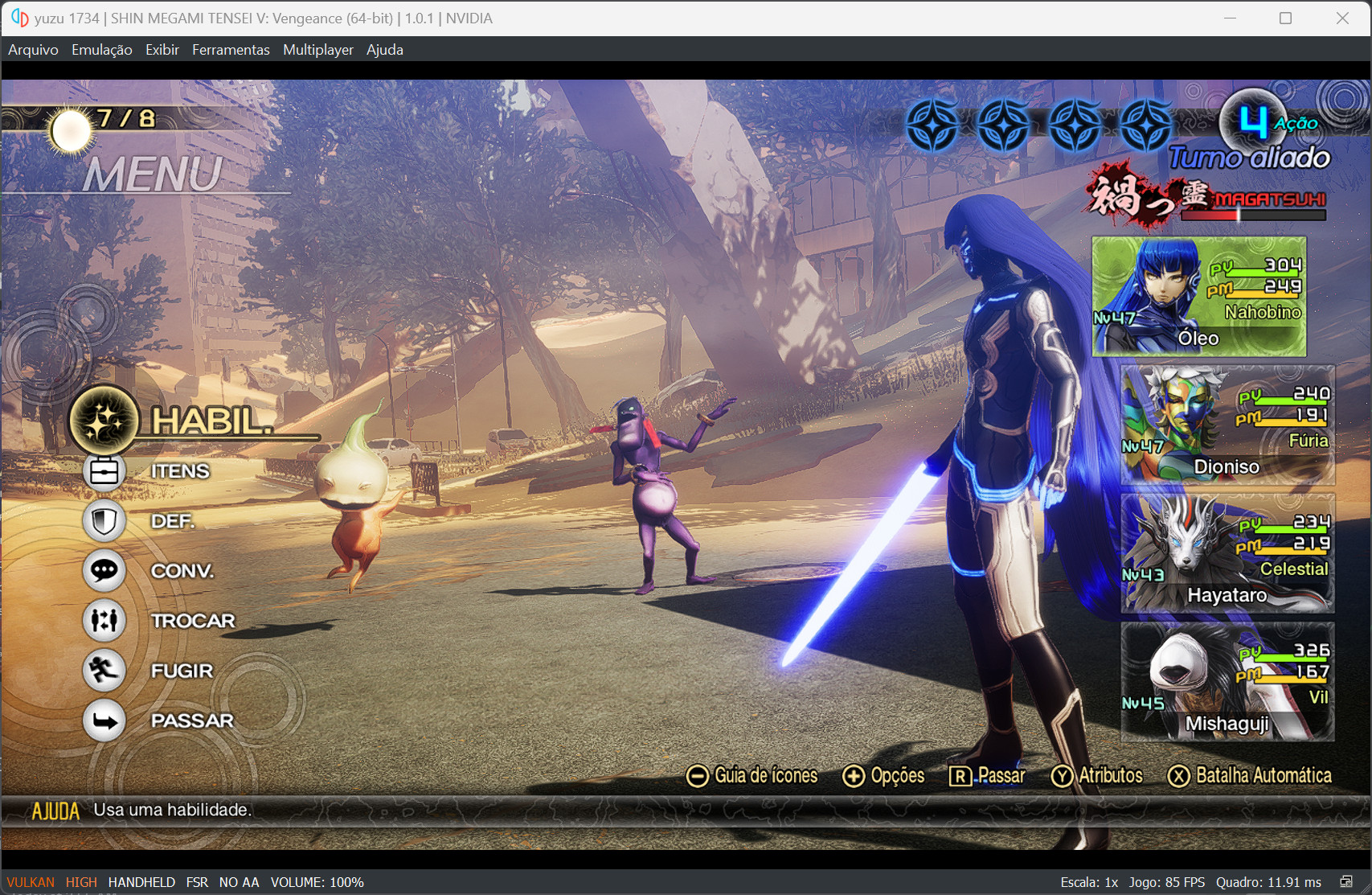Expand the Multiplayer menu

pyautogui.click(x=317, y=49)
